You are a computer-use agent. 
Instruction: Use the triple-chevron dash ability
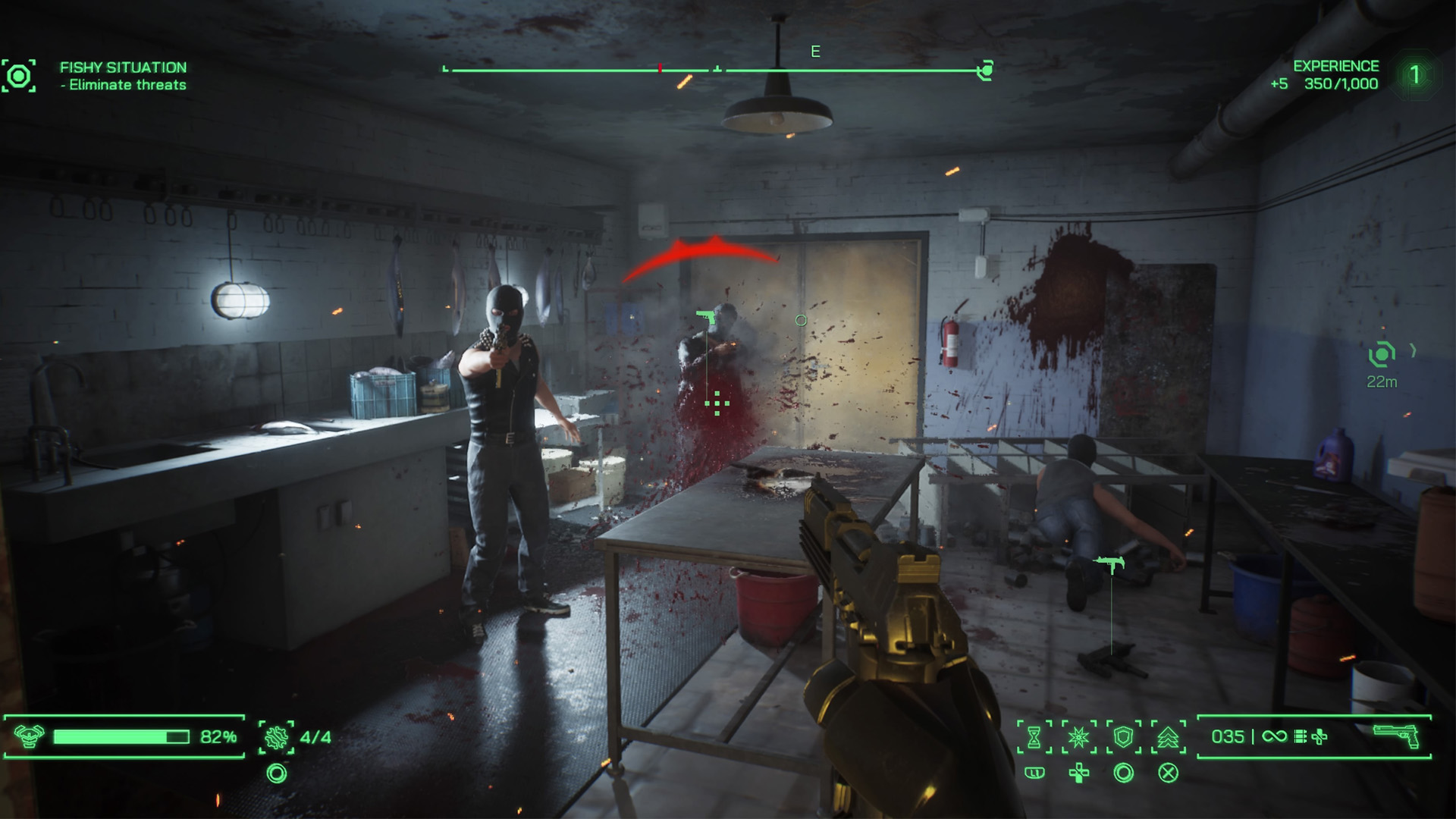pos(1168,736)
